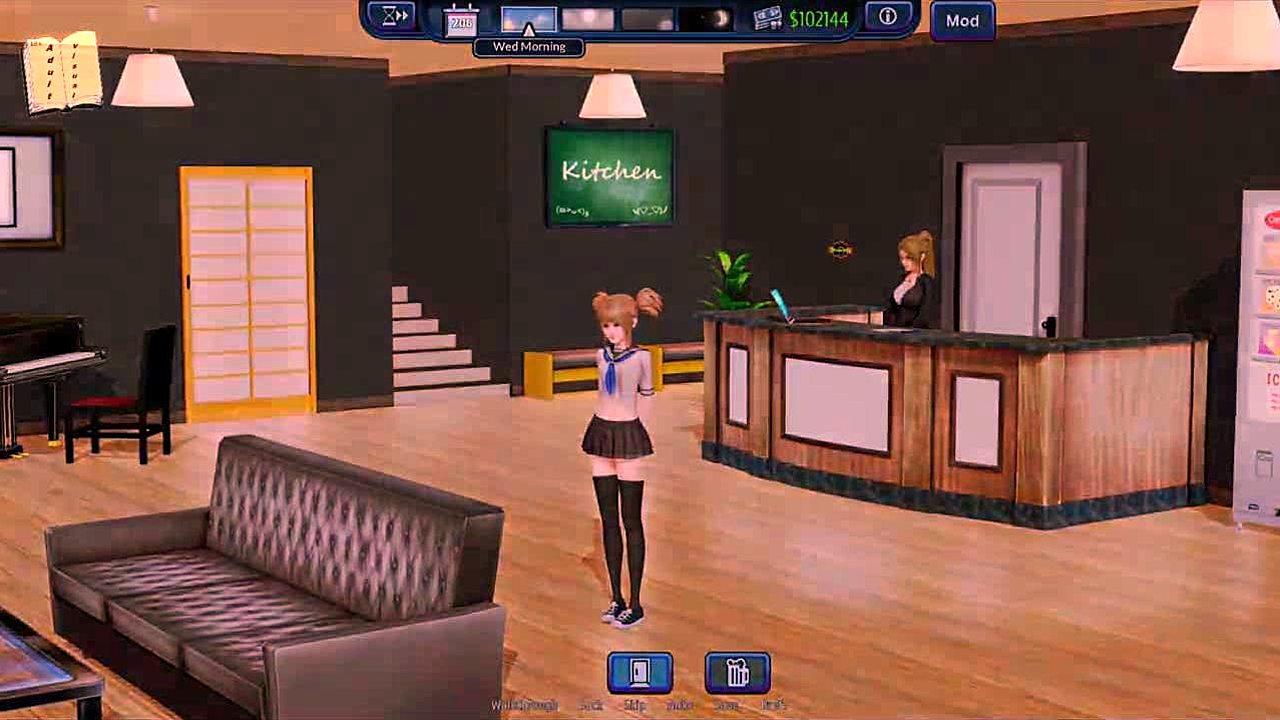Open the info button

point(887,17)
